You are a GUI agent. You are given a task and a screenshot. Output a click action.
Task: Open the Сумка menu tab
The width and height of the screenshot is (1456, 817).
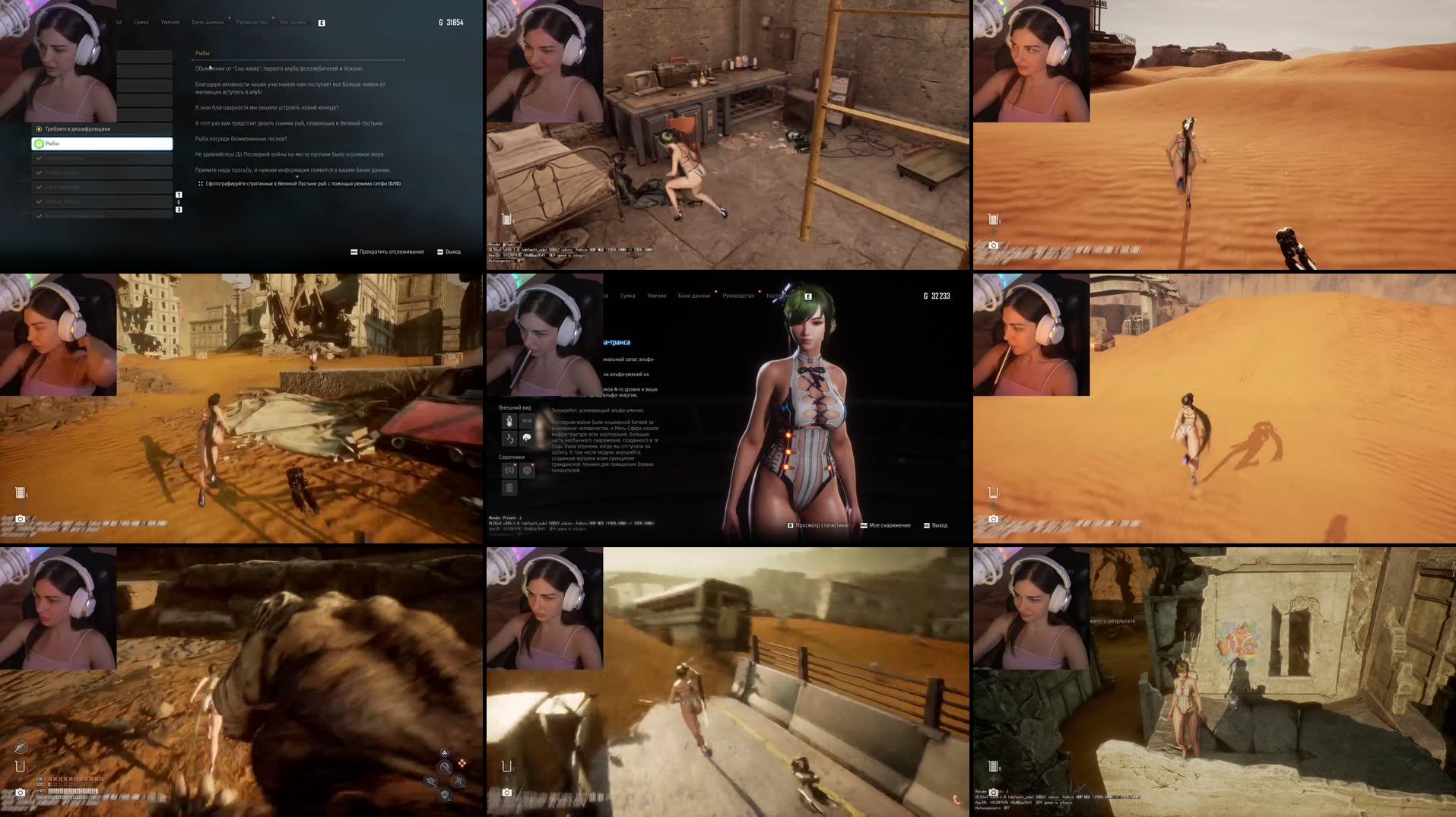point(141,22)
